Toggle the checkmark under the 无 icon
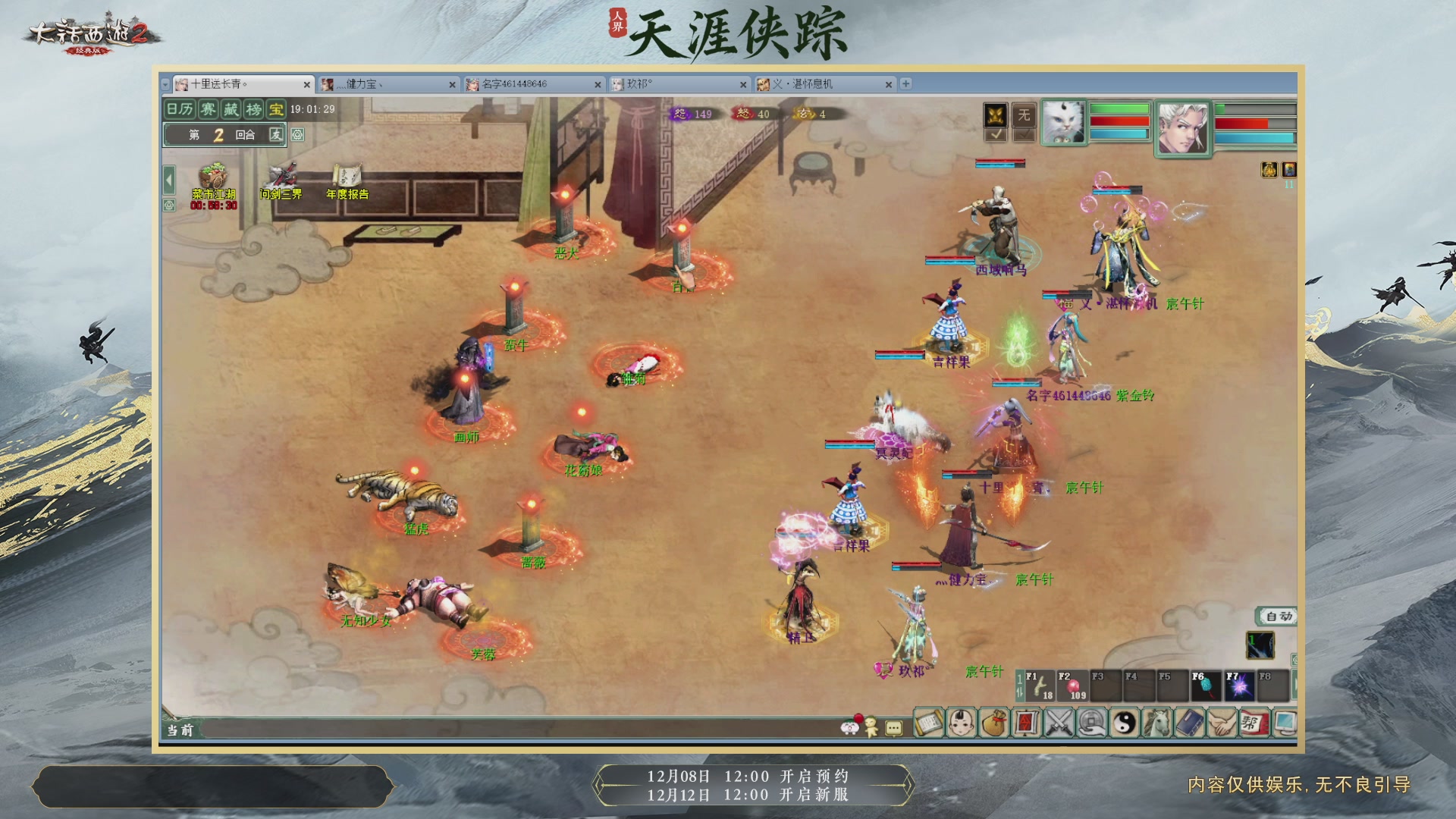The width and height of the screenshot is (1456, 819). click(1025, 135)
